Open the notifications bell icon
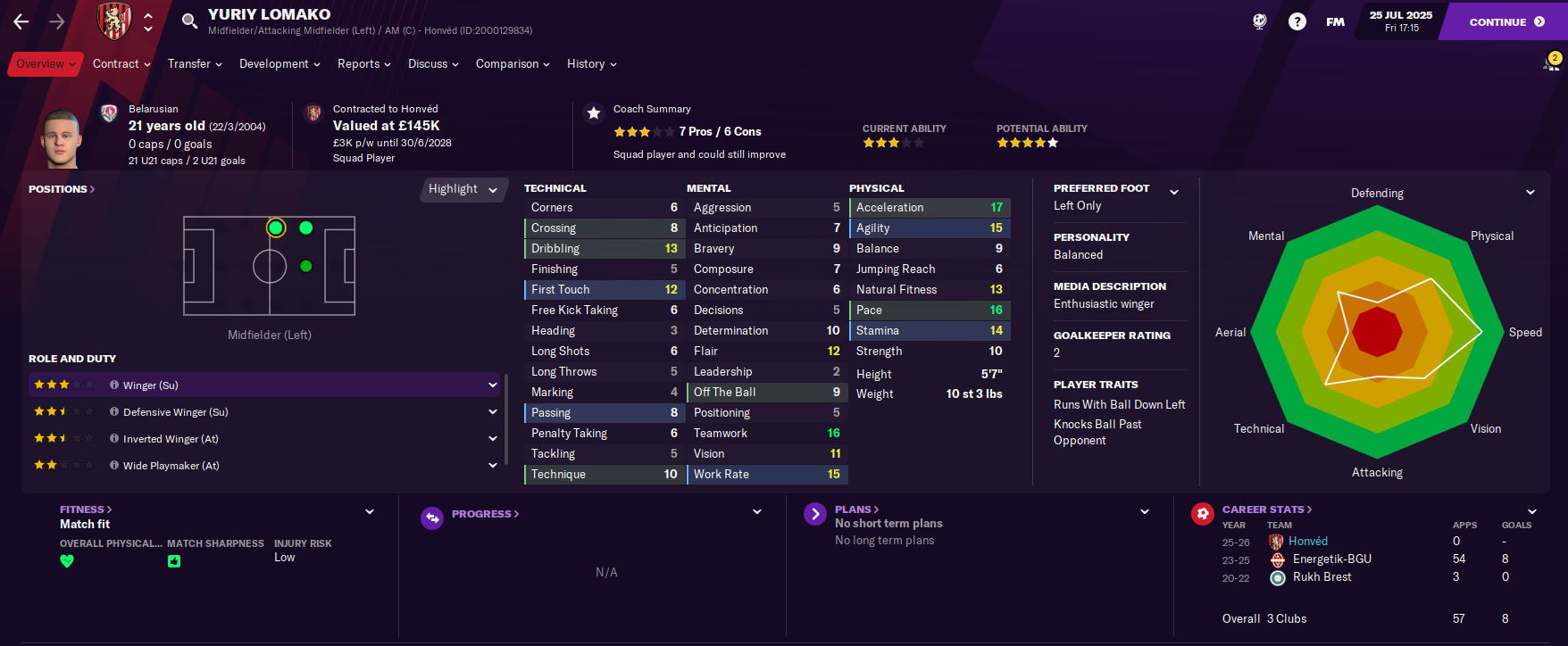 (x=1551, y=63)
